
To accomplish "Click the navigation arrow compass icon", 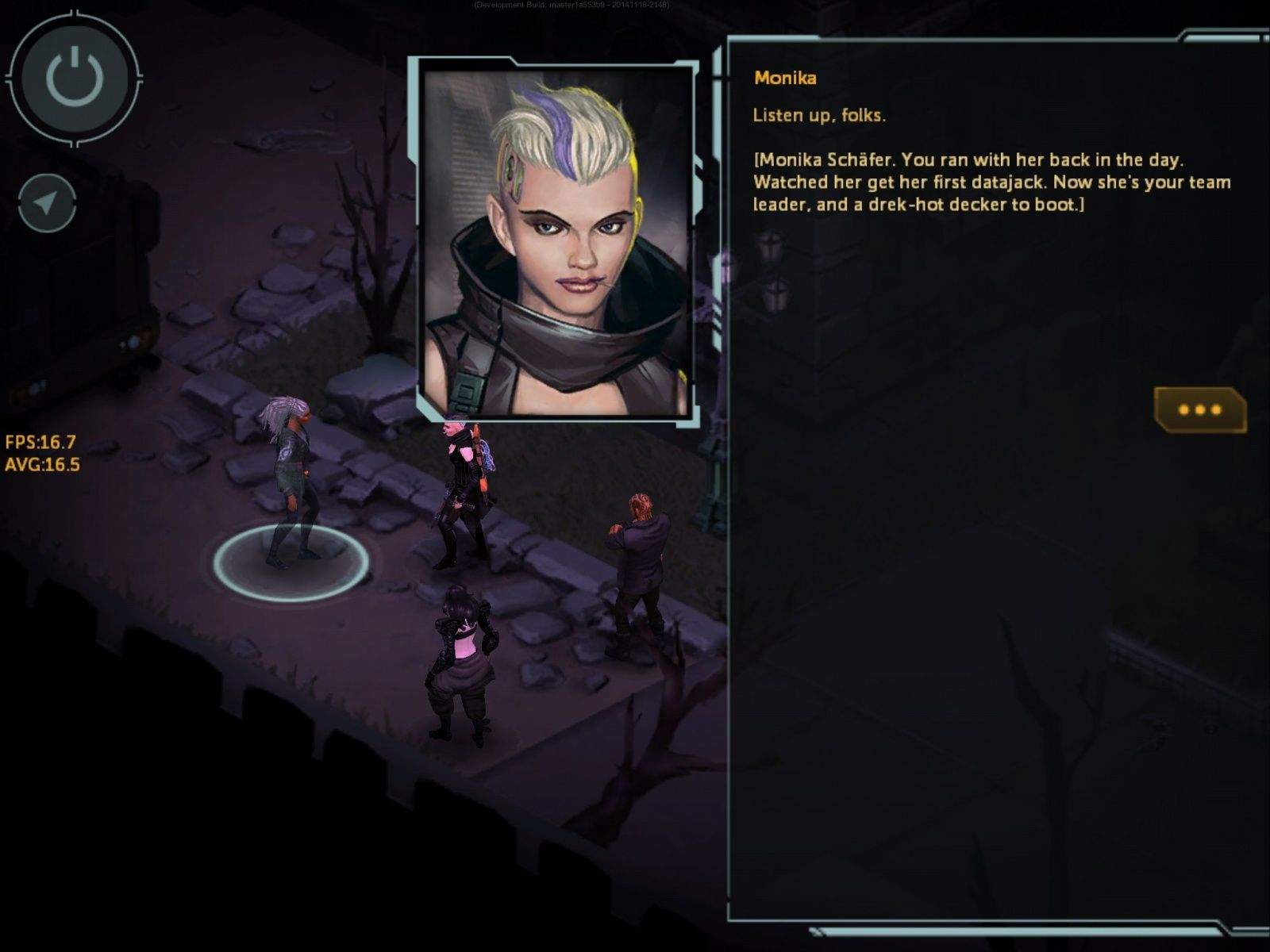I will tap(47, 203).
